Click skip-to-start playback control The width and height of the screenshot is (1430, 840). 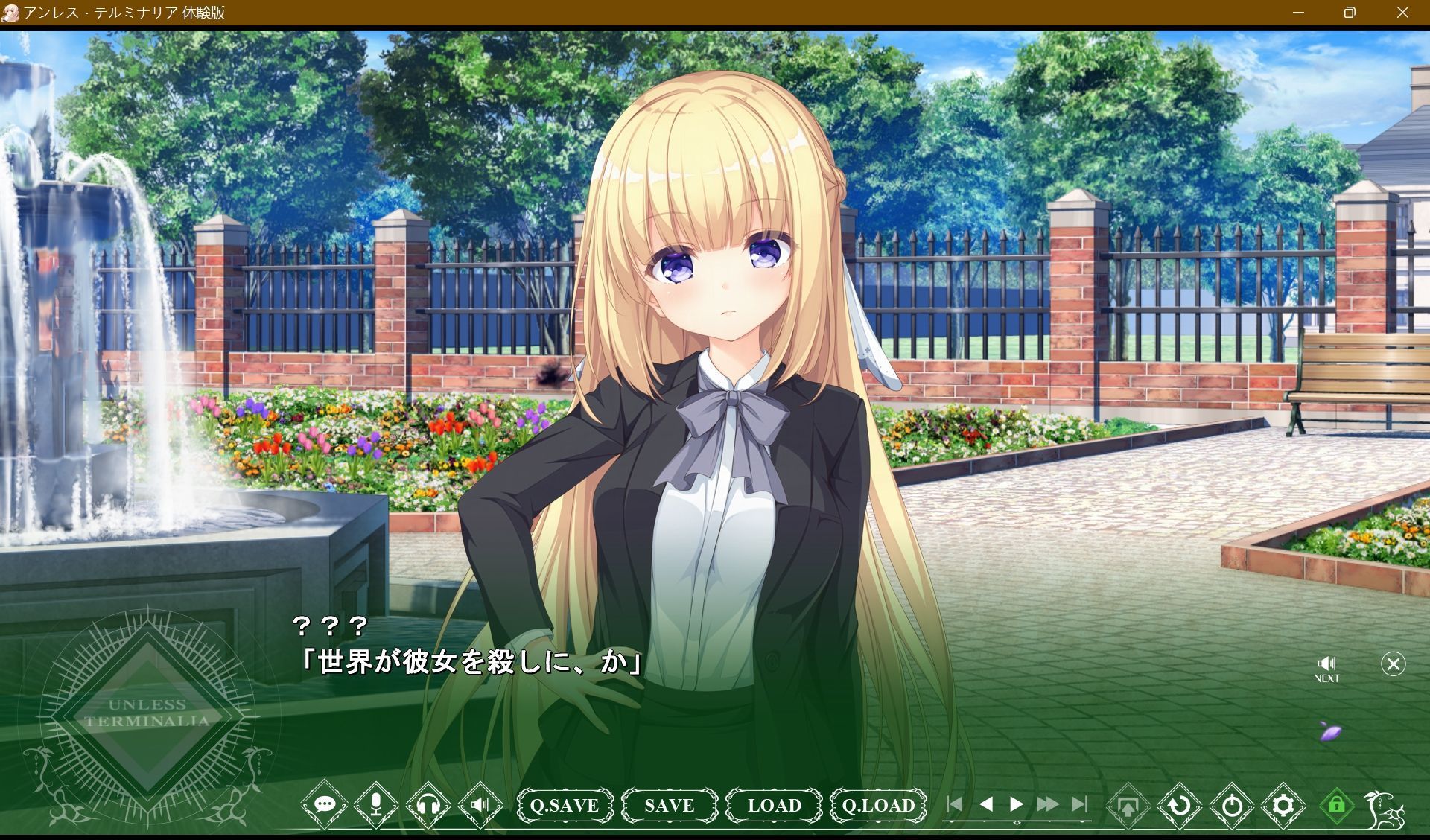[x=956, y=804]
